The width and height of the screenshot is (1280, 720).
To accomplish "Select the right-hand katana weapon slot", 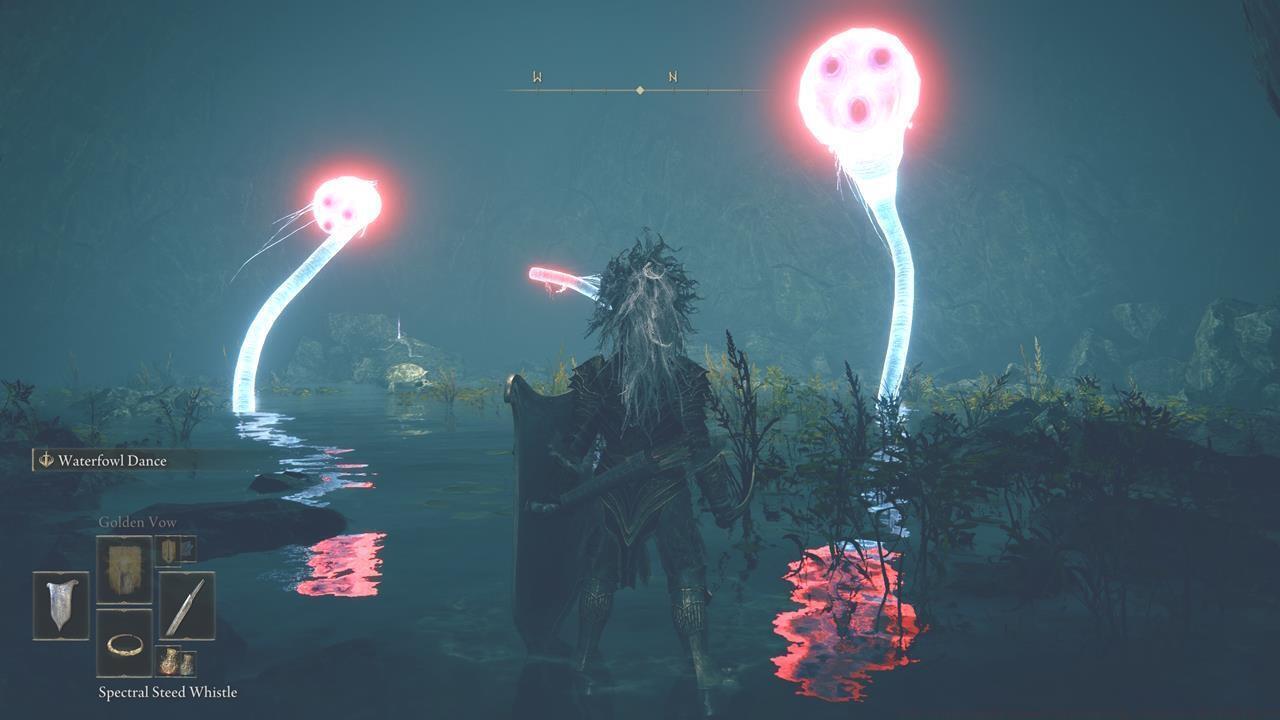I will coord(186,606).
